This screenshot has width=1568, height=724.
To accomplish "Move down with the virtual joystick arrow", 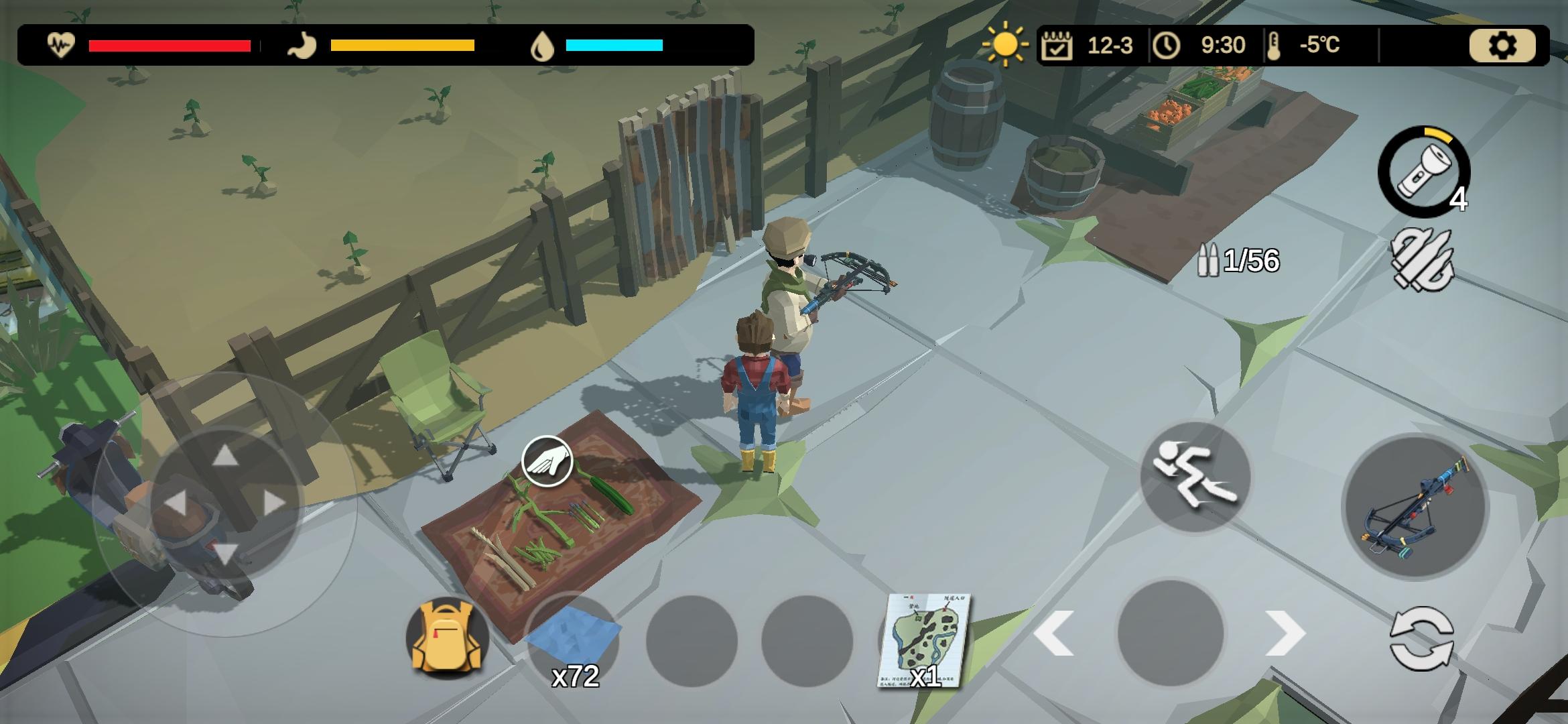I will (x=224, y=553).
